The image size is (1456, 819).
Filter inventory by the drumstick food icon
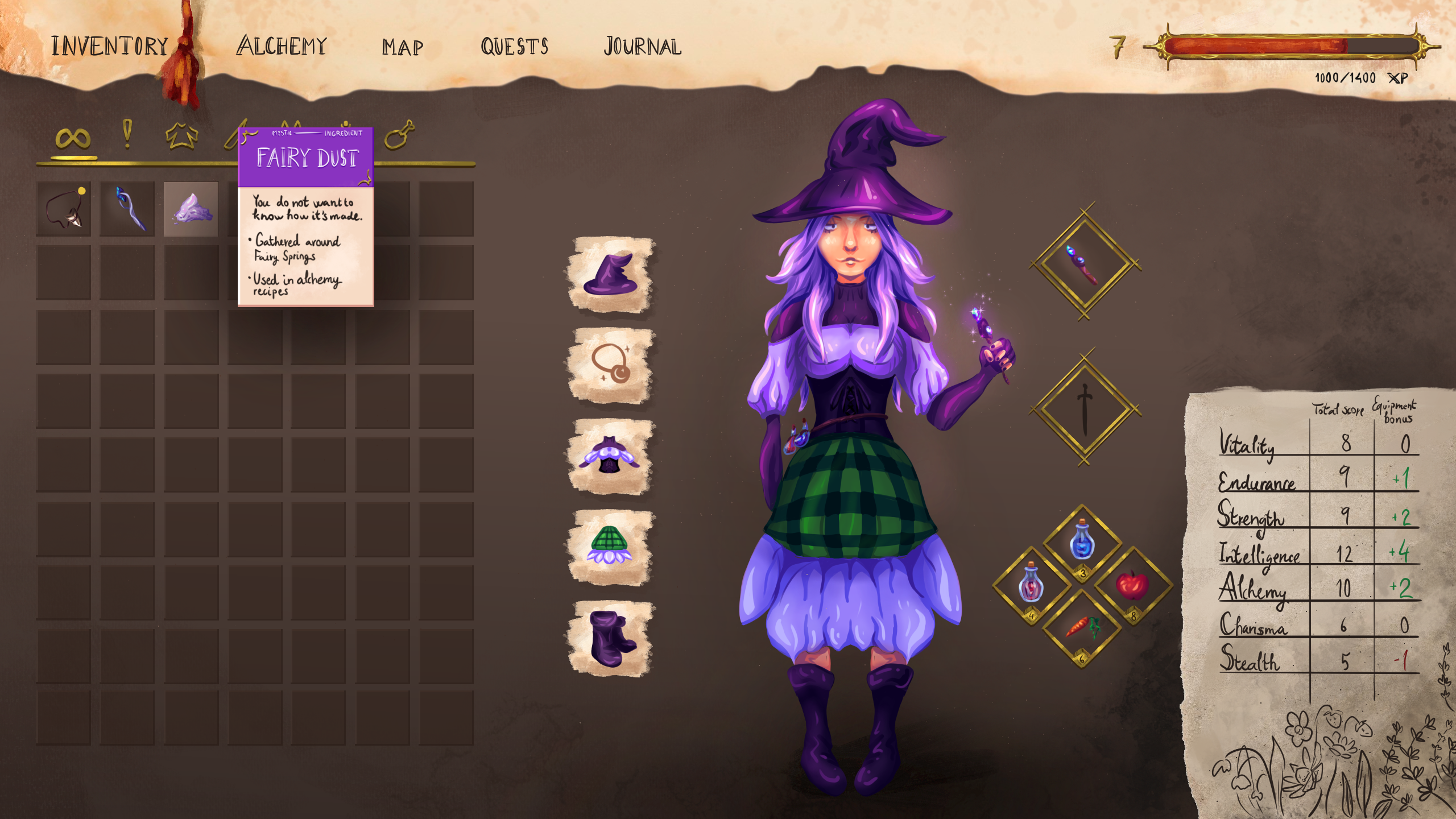[399, 135]
